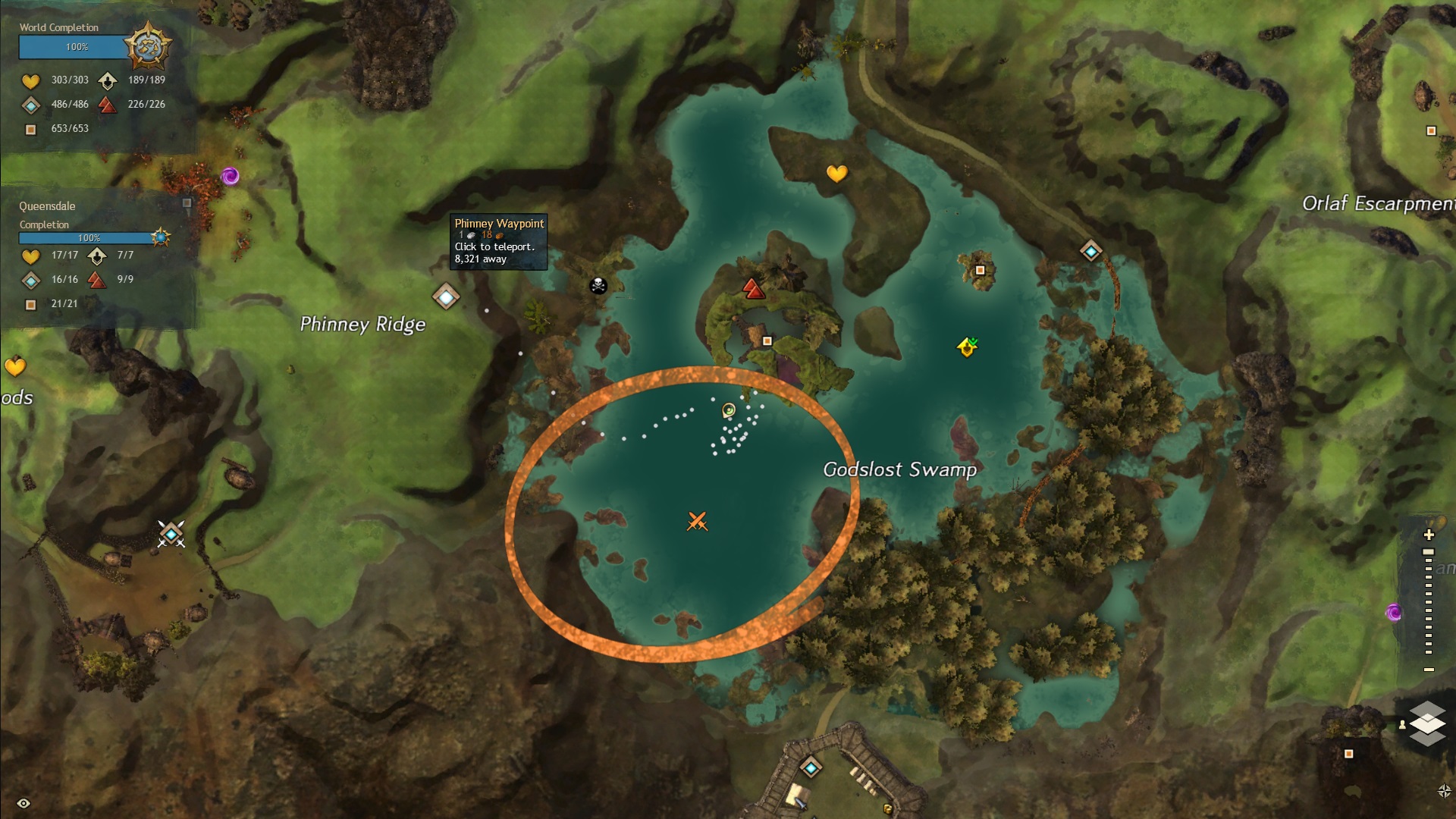Select the point of interest beneath the hero point
1456x819 pixels.
767,341
